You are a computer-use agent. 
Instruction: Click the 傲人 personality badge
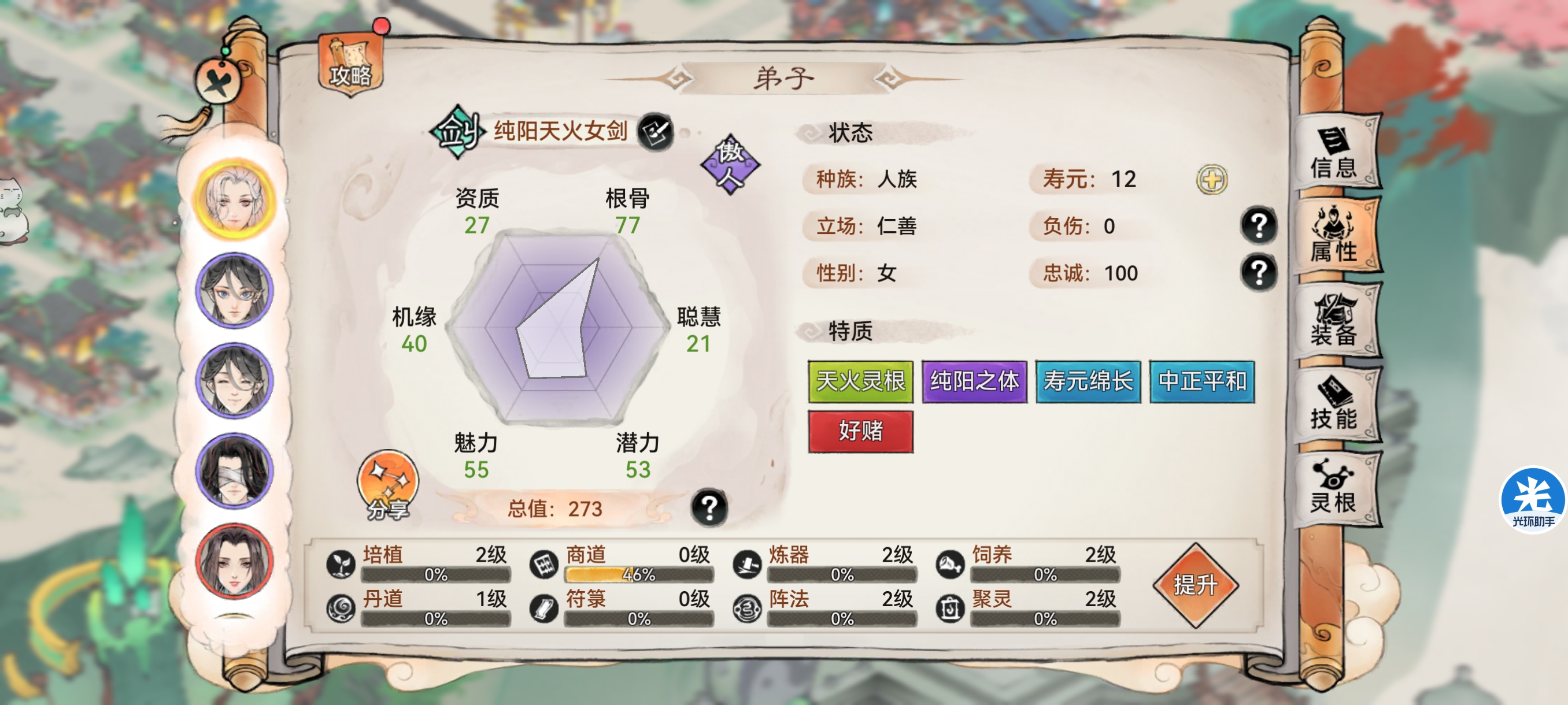click(730, 164)
